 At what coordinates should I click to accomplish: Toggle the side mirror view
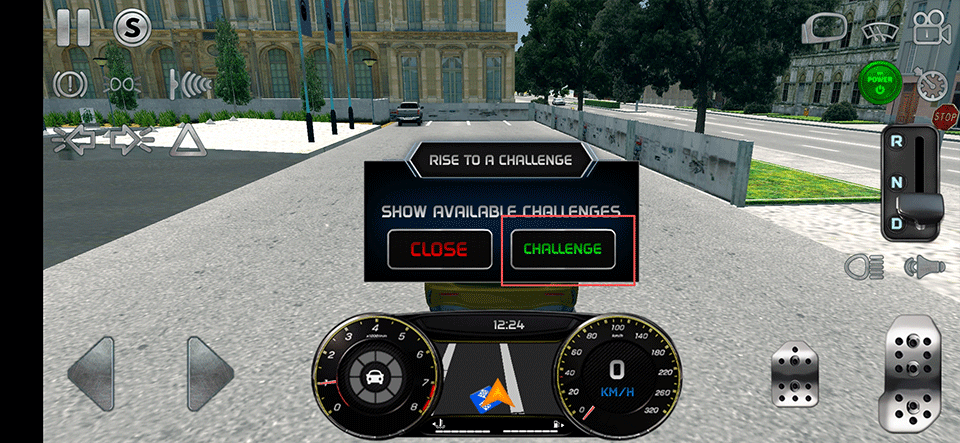(x=824, y=28)
